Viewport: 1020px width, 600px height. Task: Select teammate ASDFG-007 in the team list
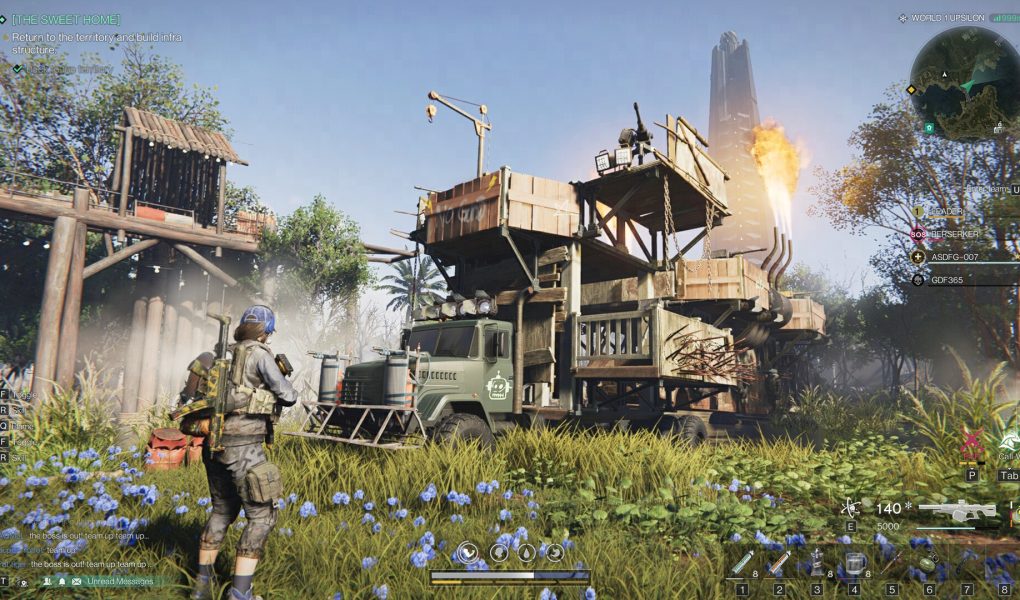[954, 256]
